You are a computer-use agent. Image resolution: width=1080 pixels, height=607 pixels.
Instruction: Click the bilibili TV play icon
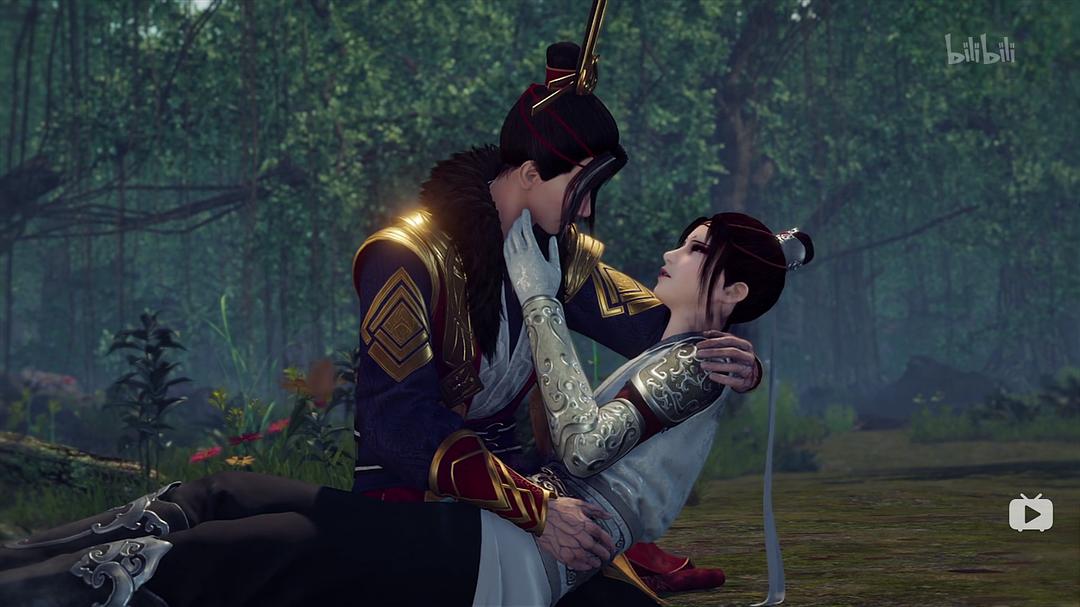pos(1030,513)
